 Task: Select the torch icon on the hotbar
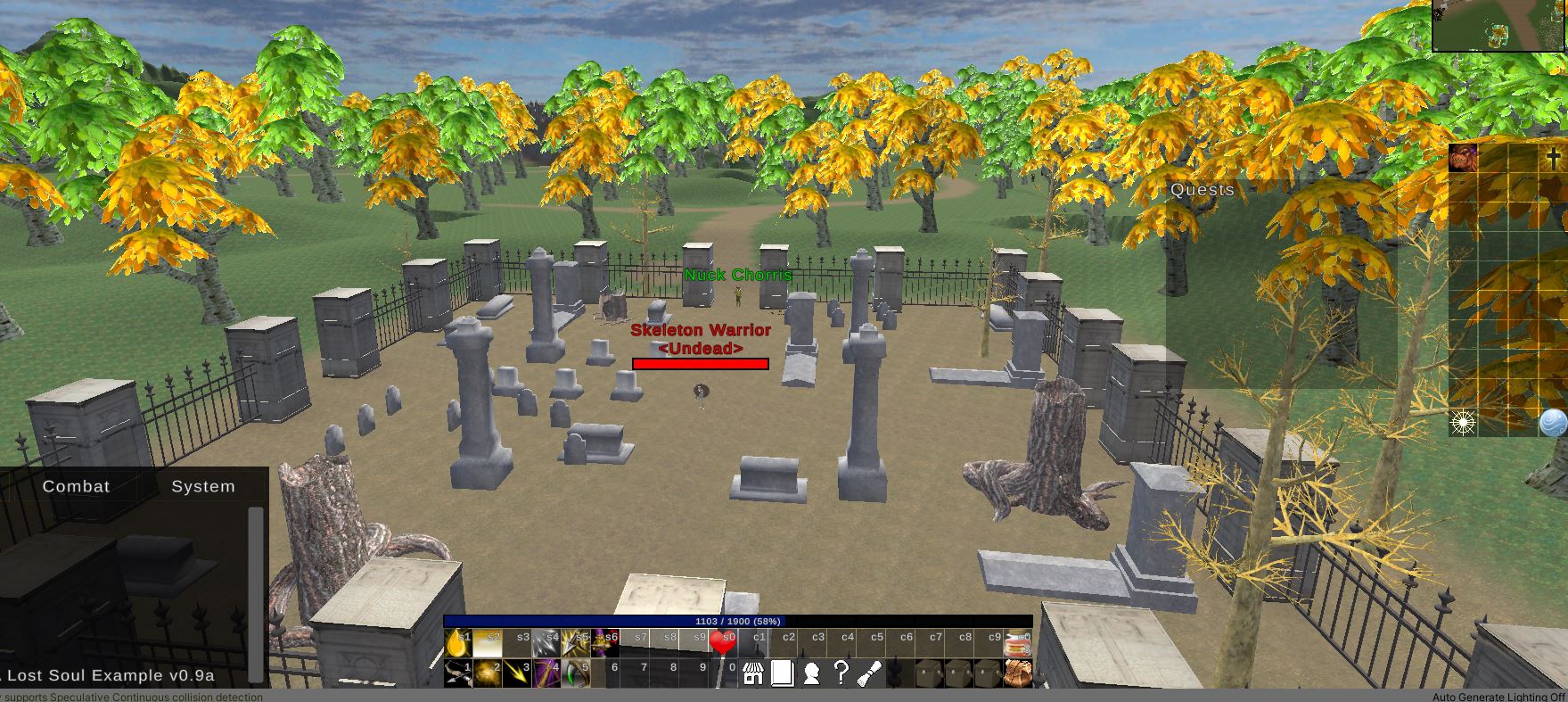click(868, 673)
